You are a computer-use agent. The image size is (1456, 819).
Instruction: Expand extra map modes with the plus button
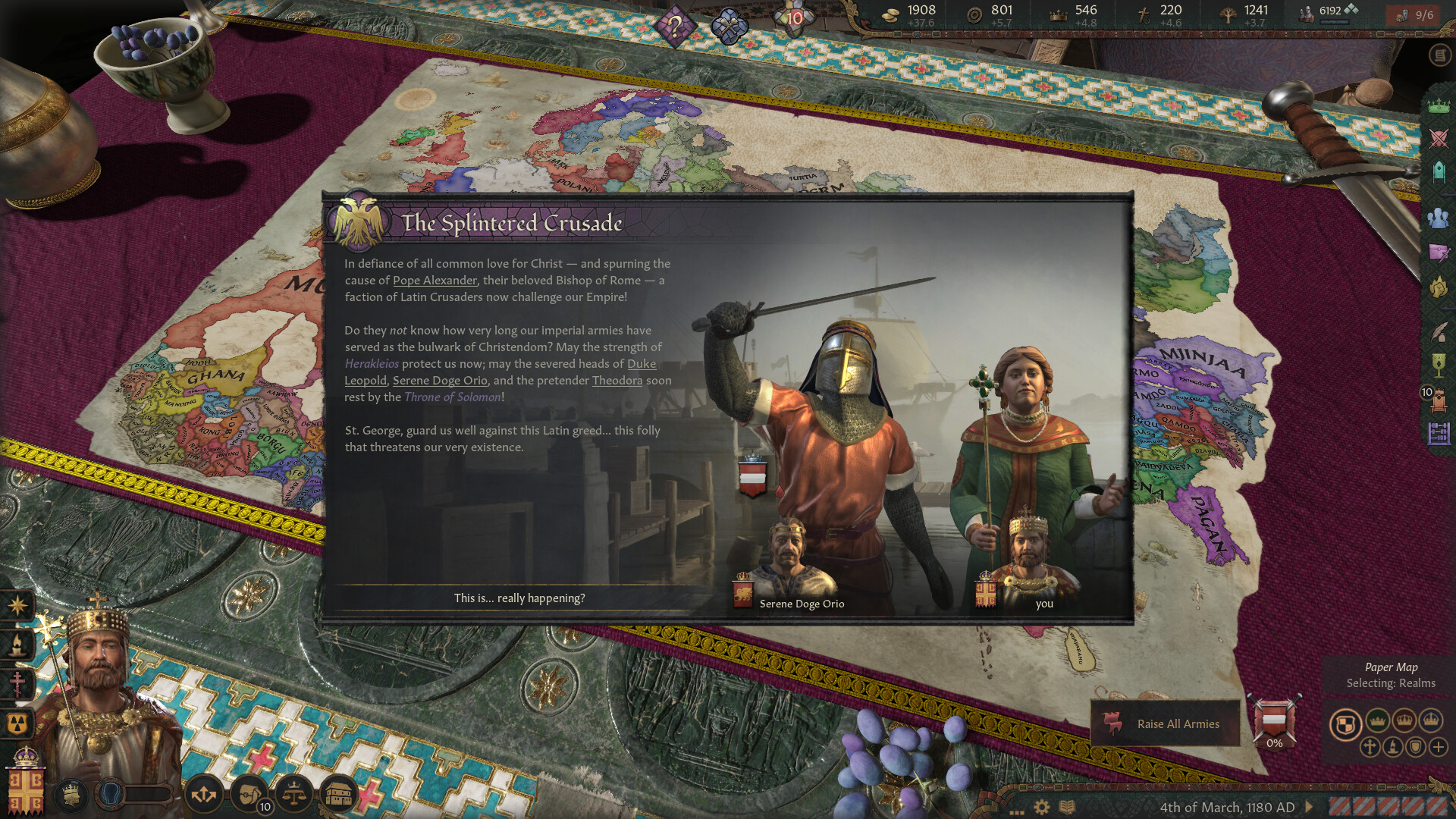pyautogui.click(x=1439, y=747)
